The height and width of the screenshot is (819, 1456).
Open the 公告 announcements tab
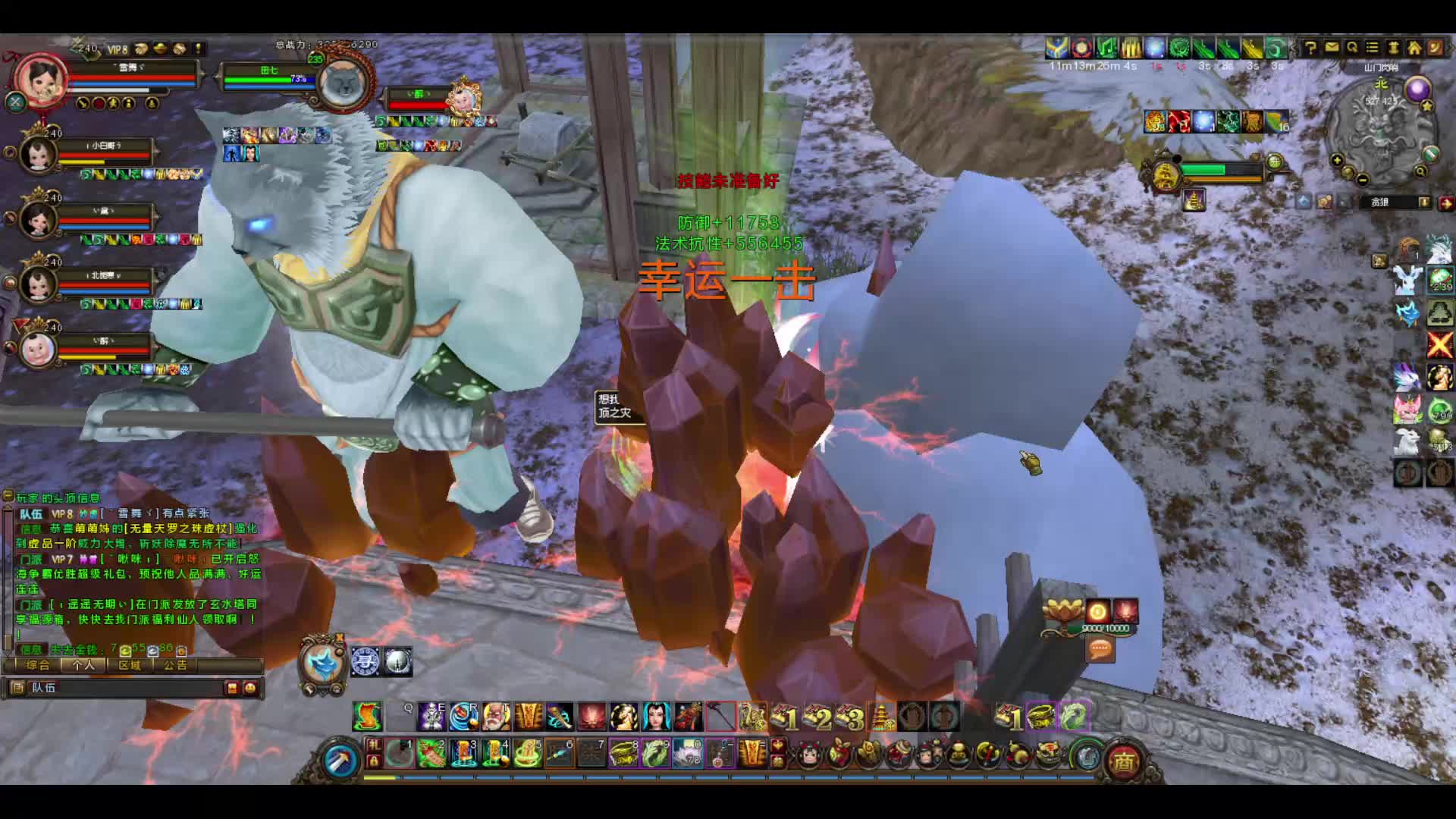pyautogui.click(x=175, y=665)
